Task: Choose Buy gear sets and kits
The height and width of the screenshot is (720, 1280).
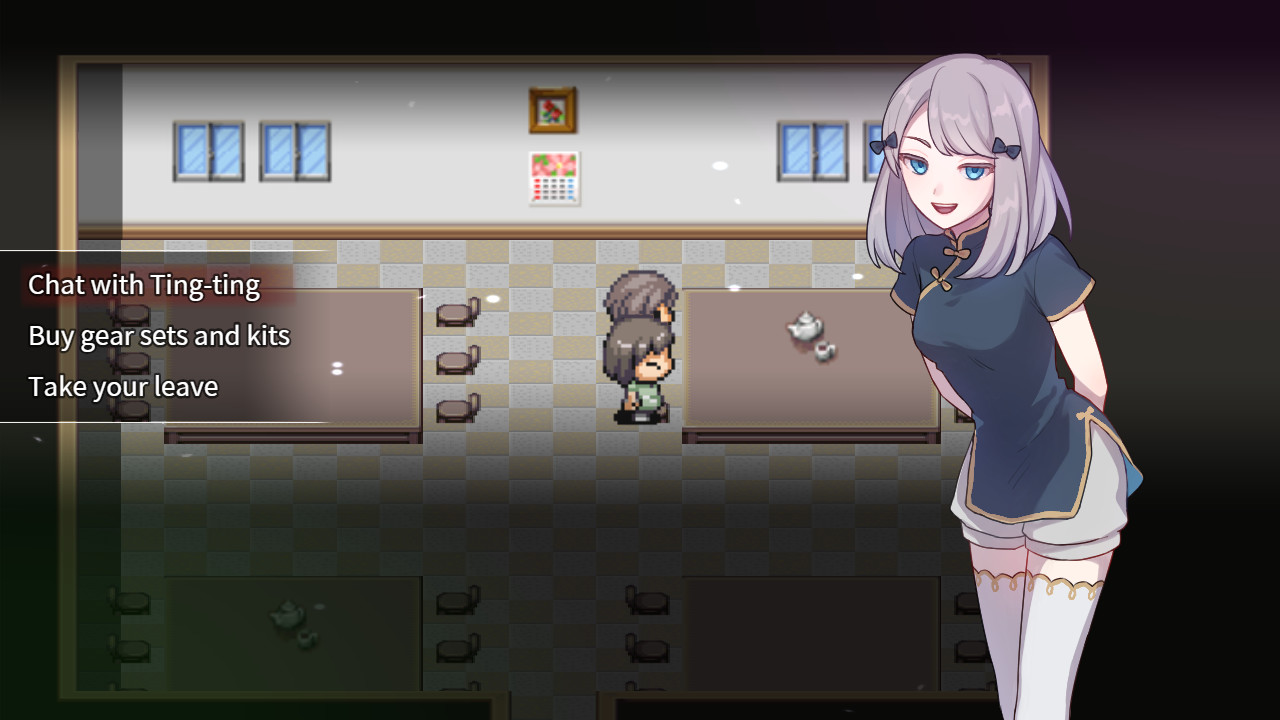Action: pyautogui.click(x=159, y=336)
